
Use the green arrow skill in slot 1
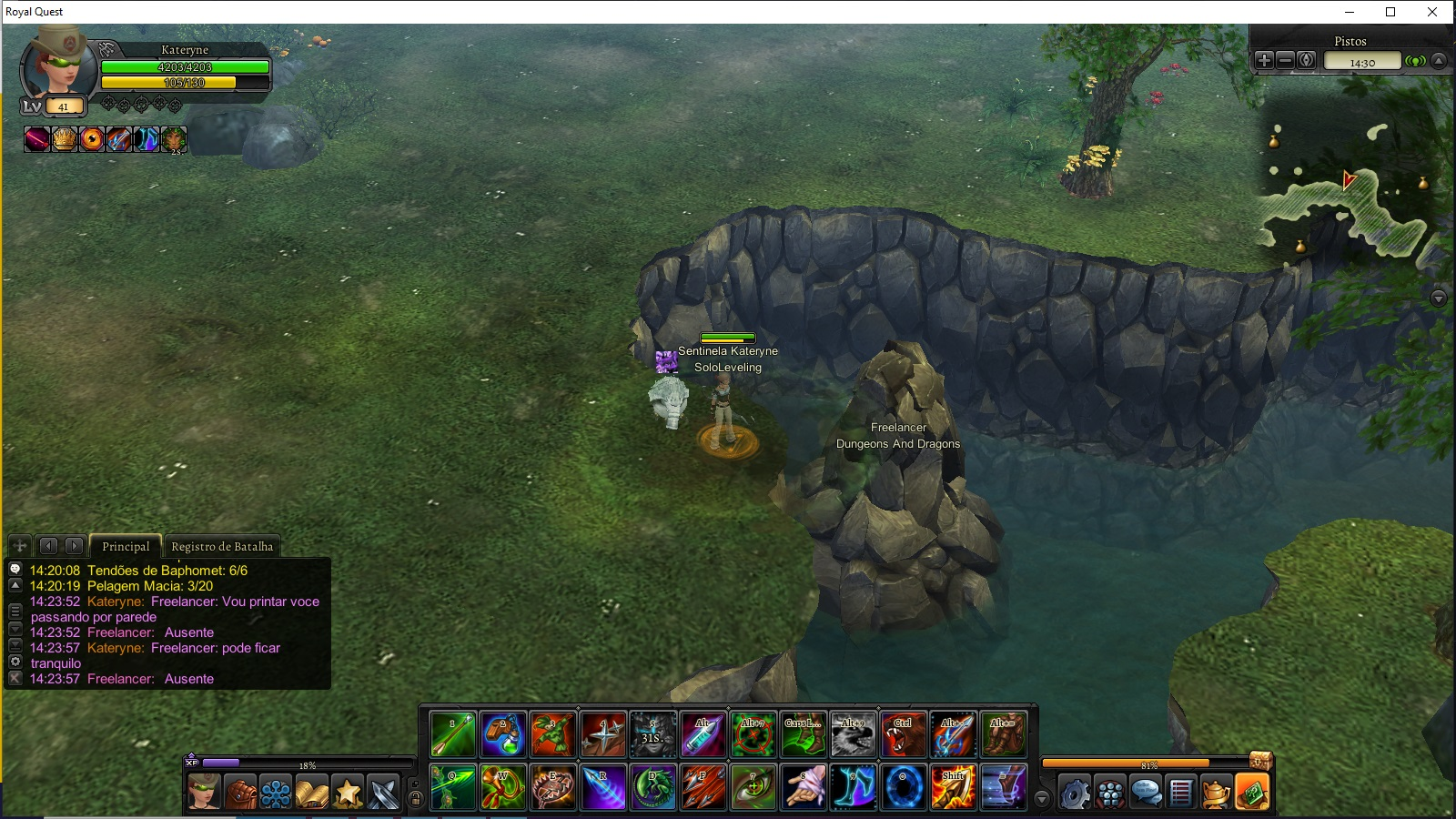click(453, 735)
